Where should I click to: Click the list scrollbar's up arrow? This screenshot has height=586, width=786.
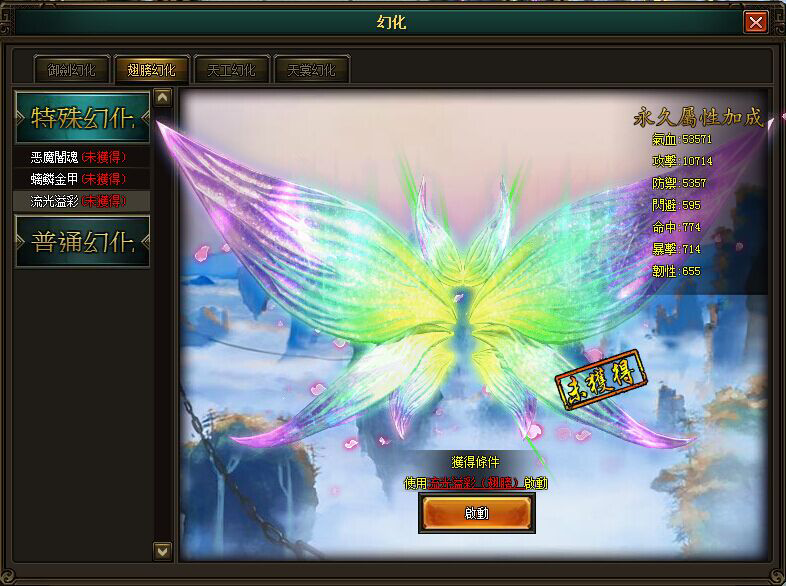tap(163, 98)
